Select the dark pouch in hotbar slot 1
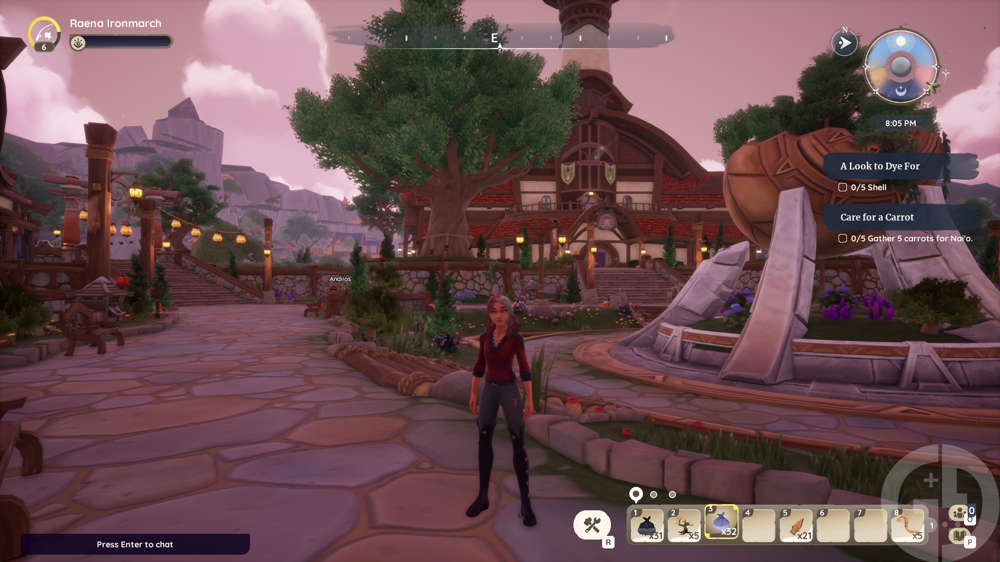This screenshot has width=1000, height=562. click(x=647, y=525)
